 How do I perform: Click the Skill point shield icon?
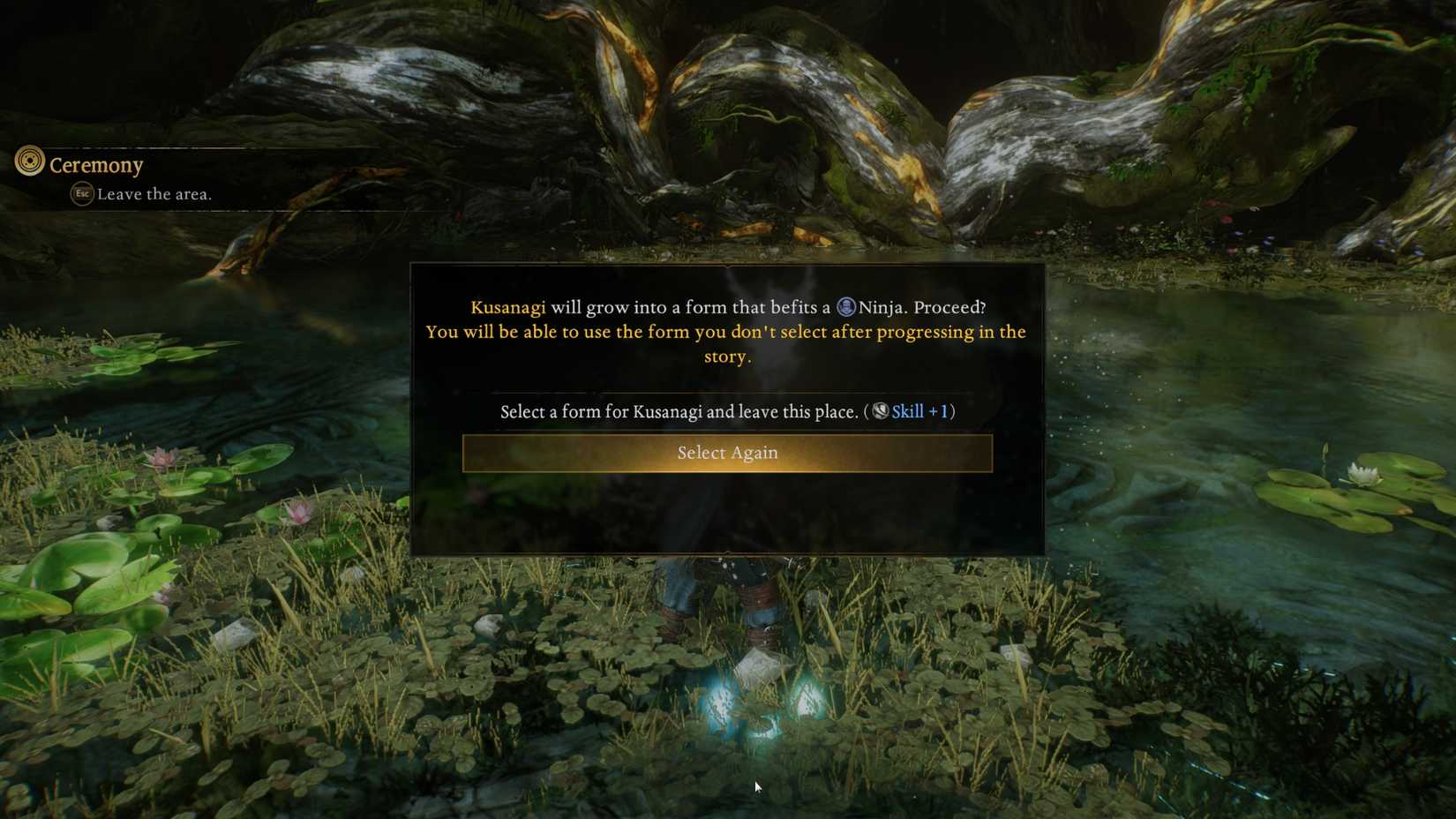(x=878, y=411)
